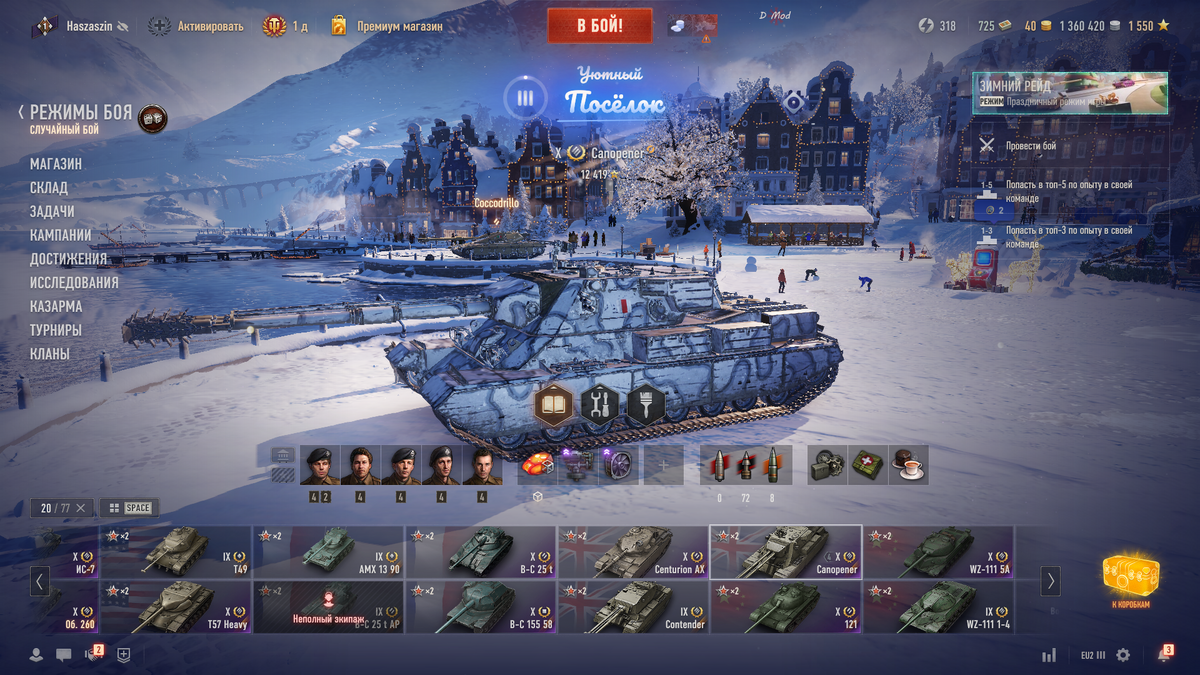Open the МАГАЗИН menu

[x=56, y=164]
